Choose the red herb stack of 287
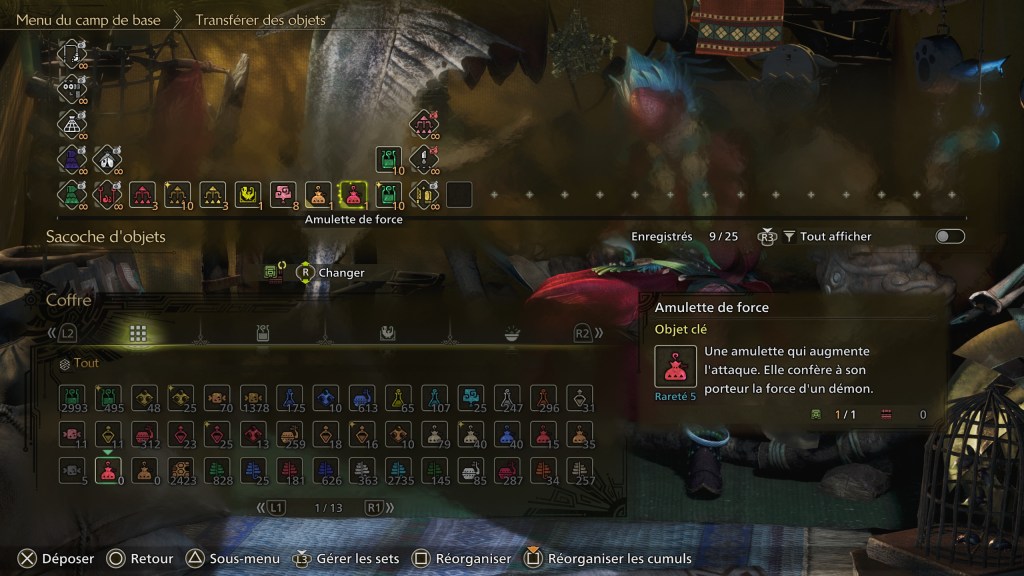Screen dimensions: 1024x576 507,469
